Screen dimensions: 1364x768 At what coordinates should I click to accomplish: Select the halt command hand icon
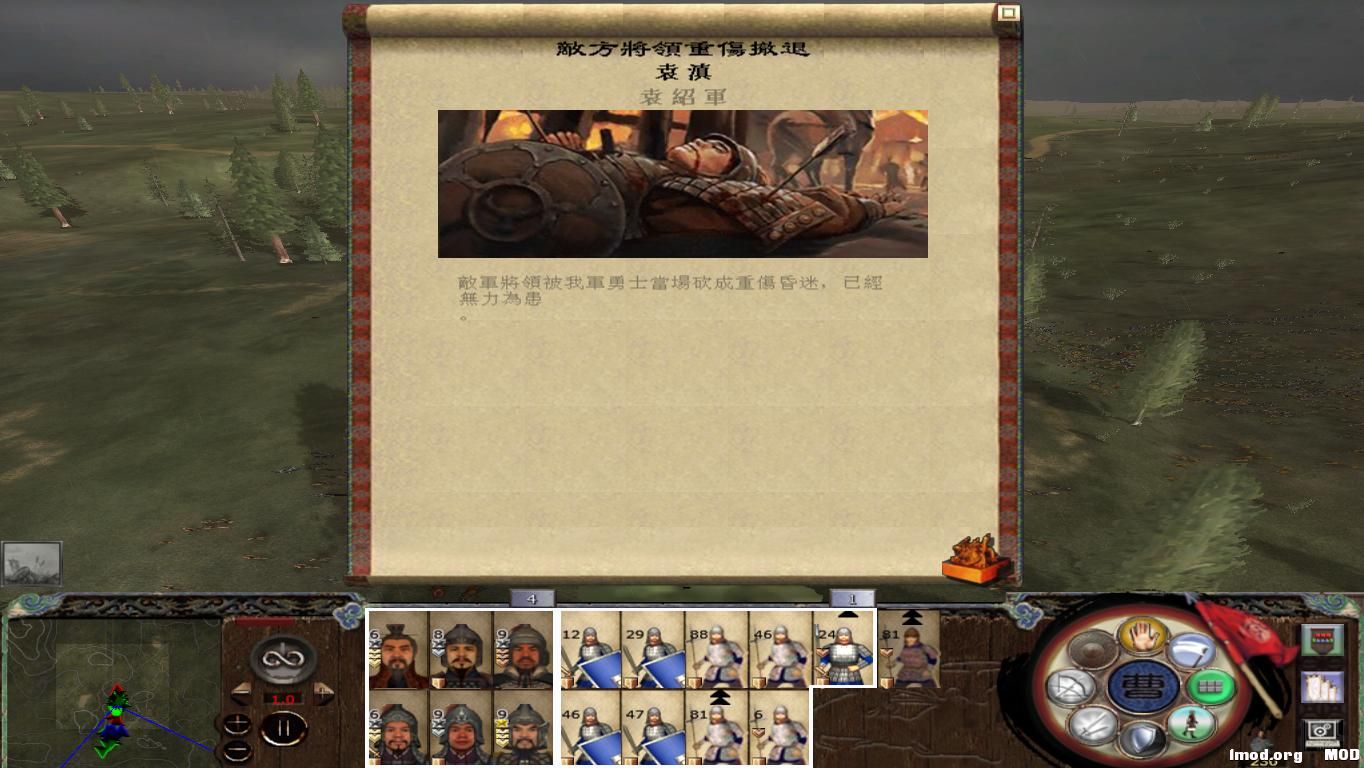[1141, 637]
